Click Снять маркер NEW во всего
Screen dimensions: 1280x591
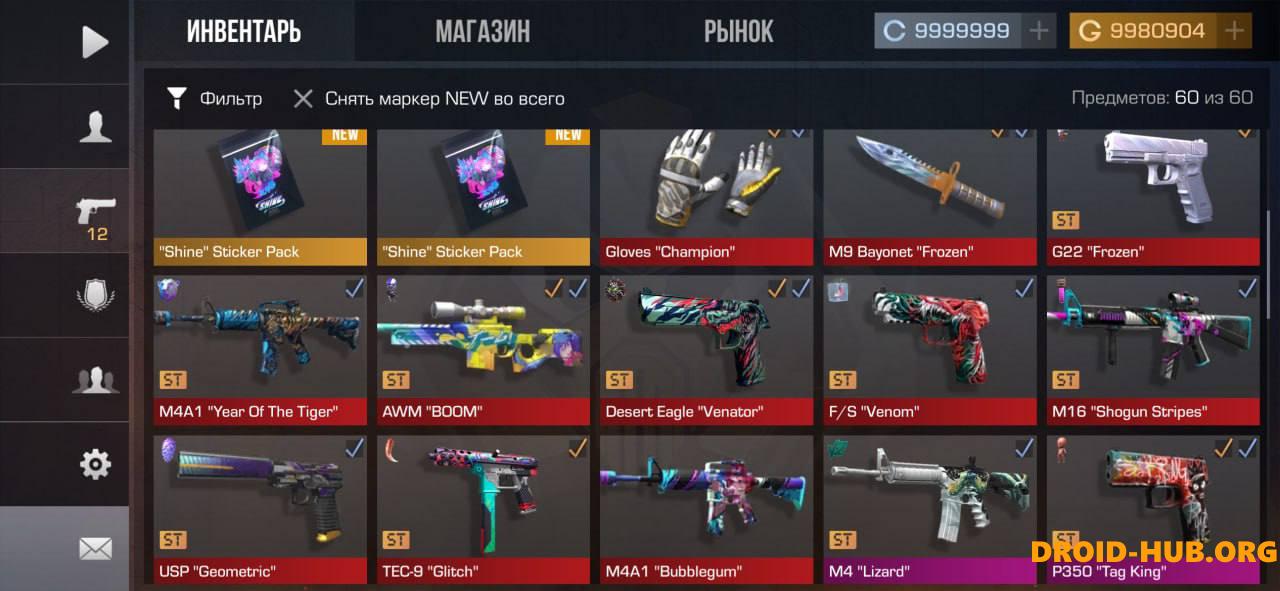[x=430, y=98]
